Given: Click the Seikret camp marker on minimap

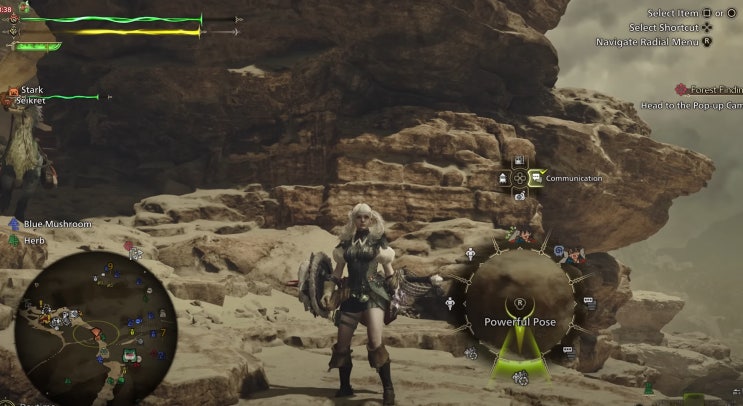Looking at the screenshot, I should [x=129, y=355].
